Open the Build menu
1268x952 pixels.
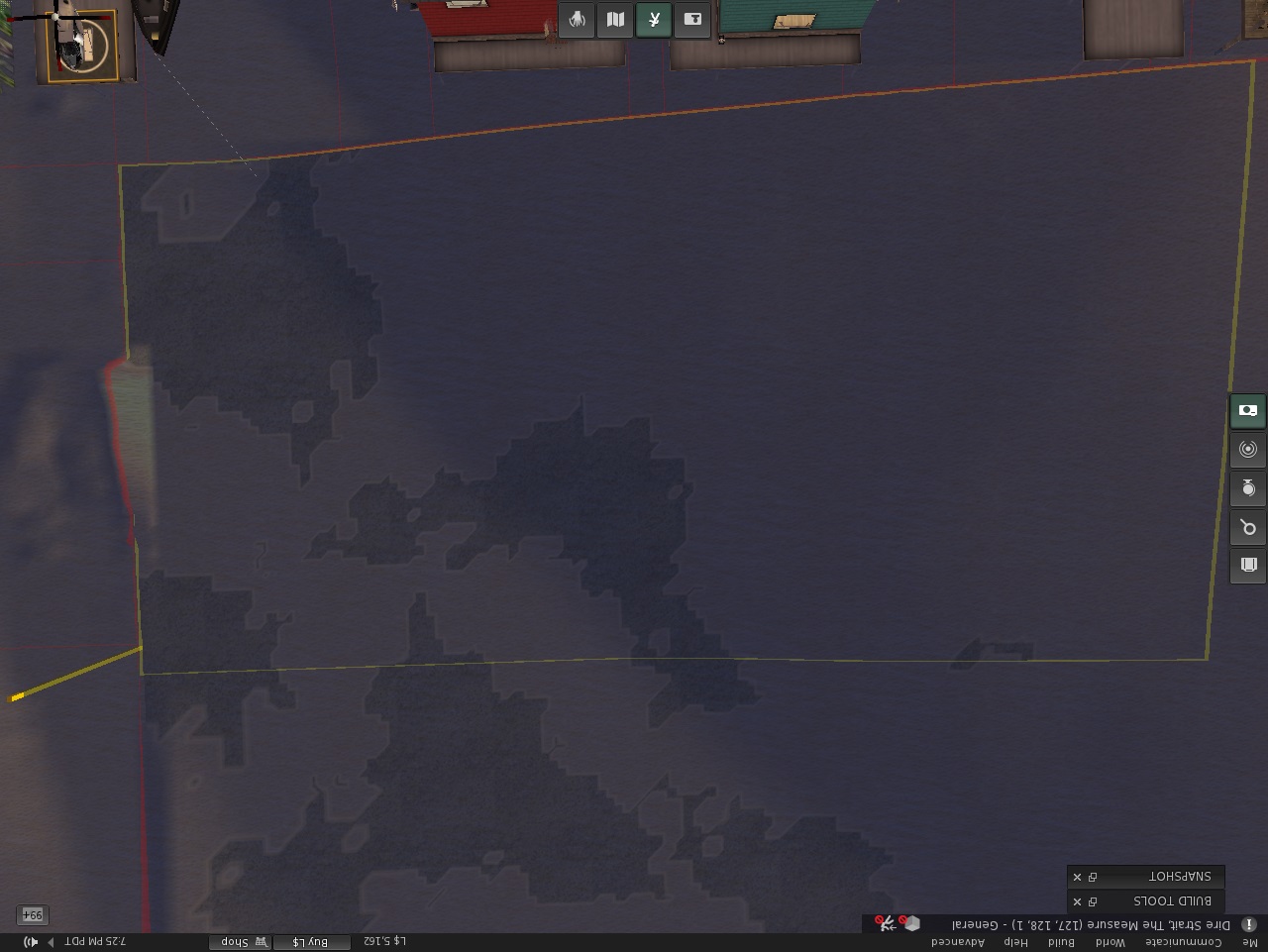(x=1061, y=942)
